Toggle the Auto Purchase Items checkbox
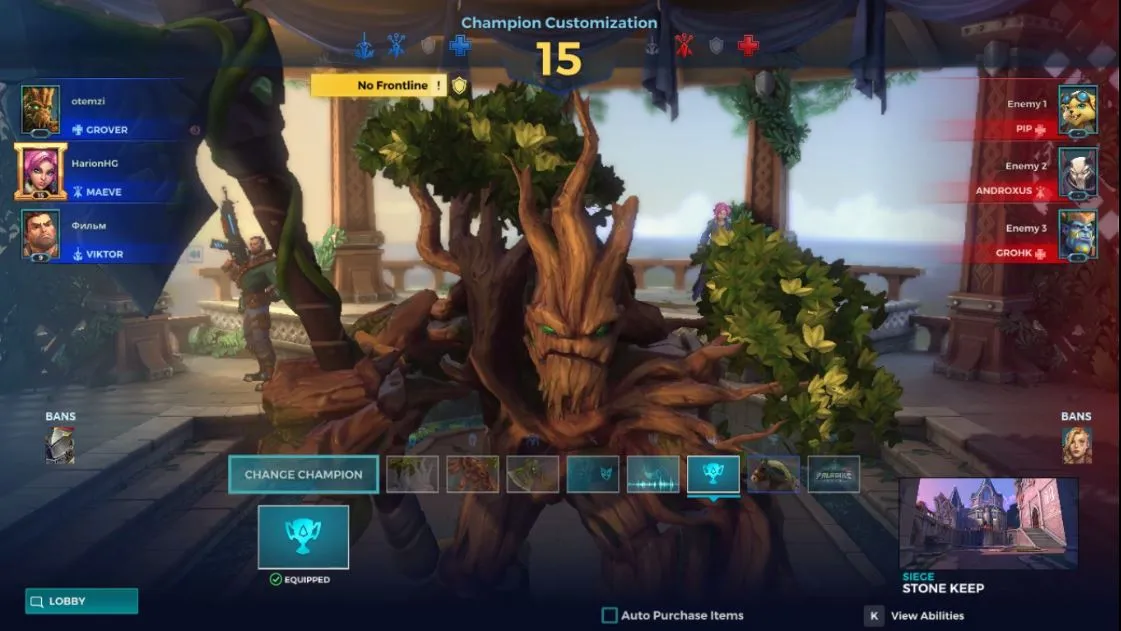This screenshot has height=631, width=1121. click(x=609, y=616)
